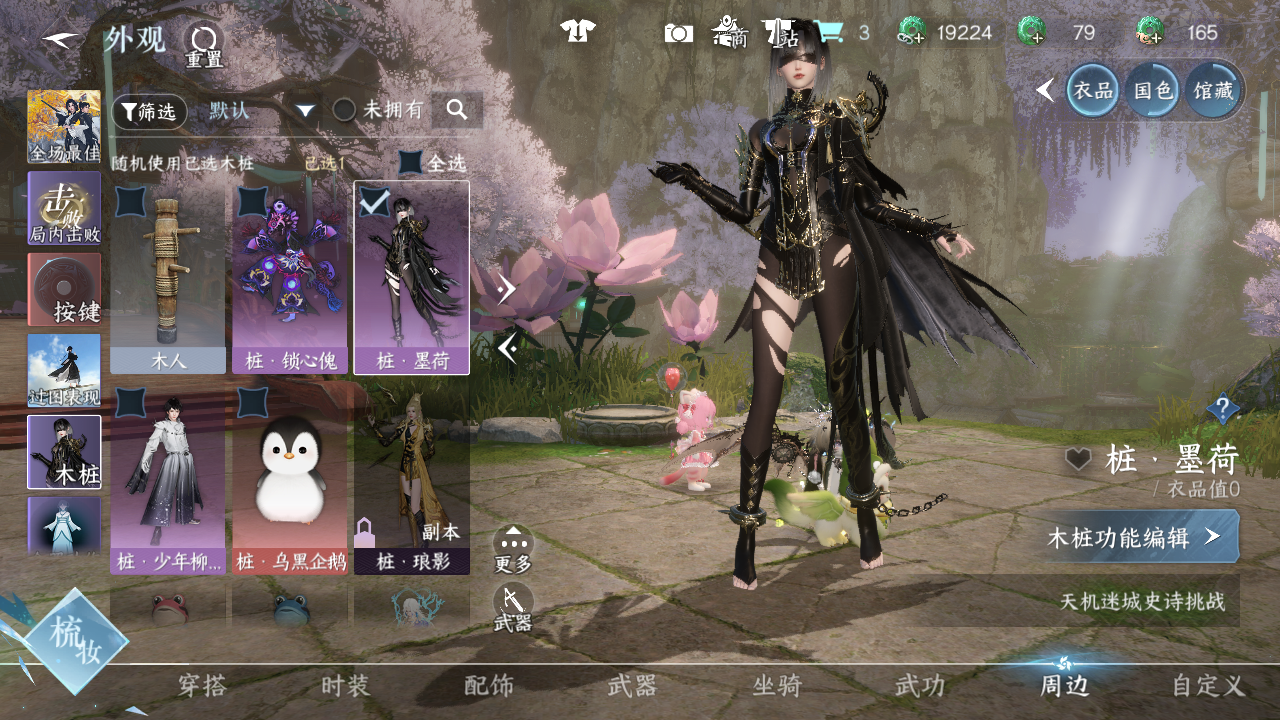Open search with the magnifier icon

coord(457,110)
